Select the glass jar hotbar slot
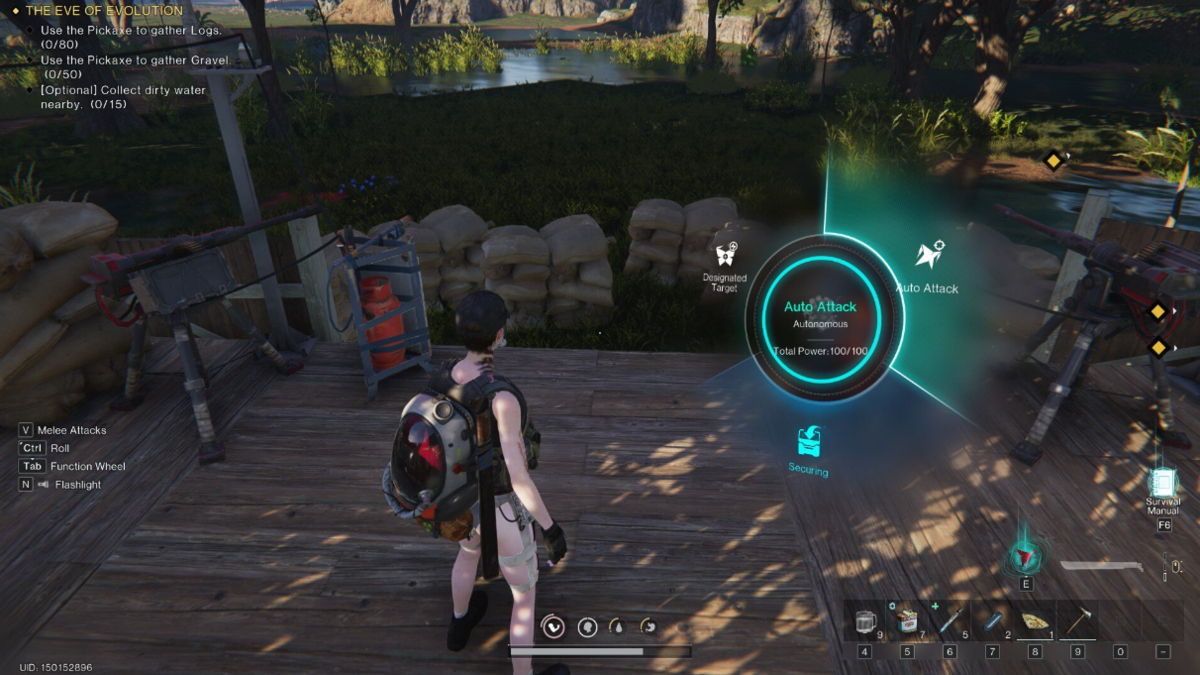Screen dimensions: 1200x675 pyautogui.click(x=864, y=621)
